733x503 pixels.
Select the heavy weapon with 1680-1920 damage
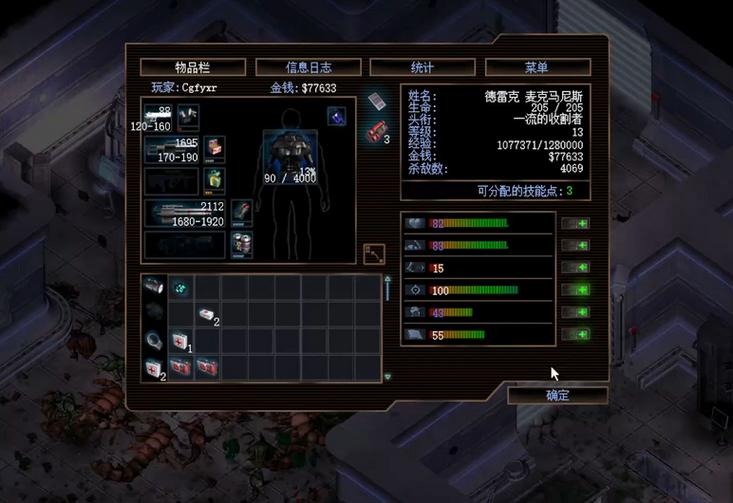tap(186, 212)
